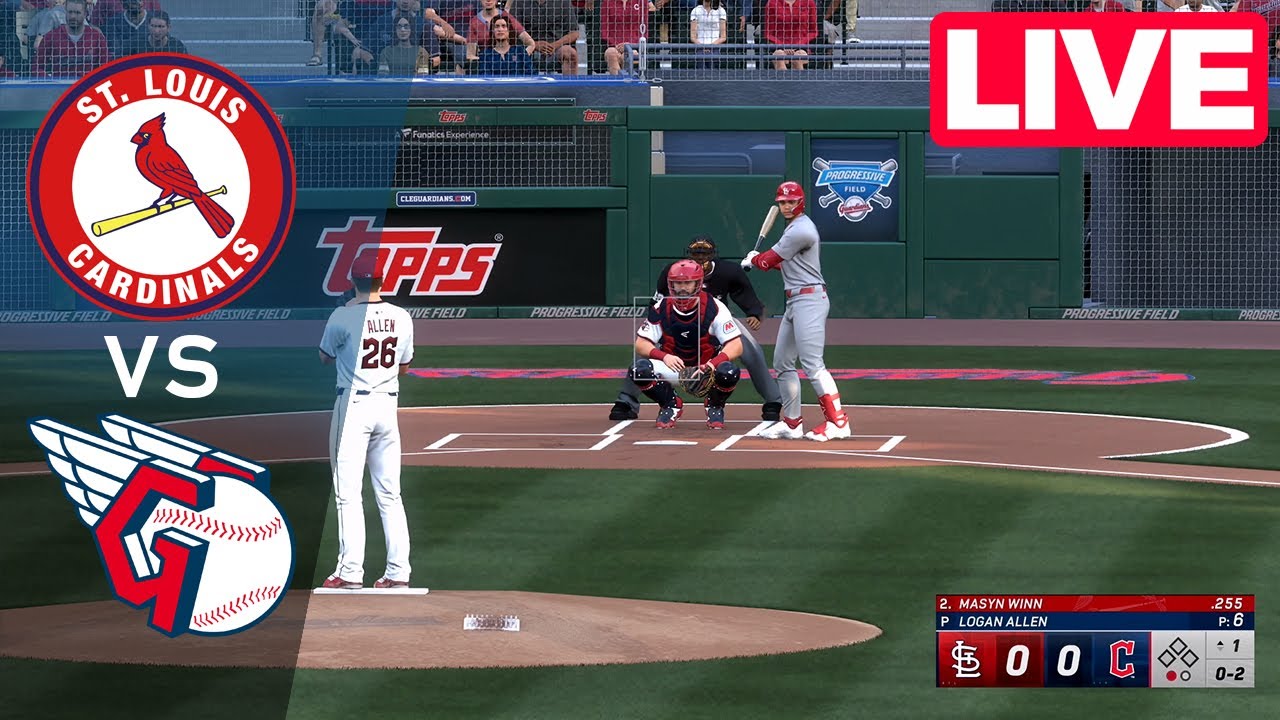The width and height of the screenshot is (1280, 720).
Task: Click the STL logo on the scoreboard
Action: pos(964,657)
